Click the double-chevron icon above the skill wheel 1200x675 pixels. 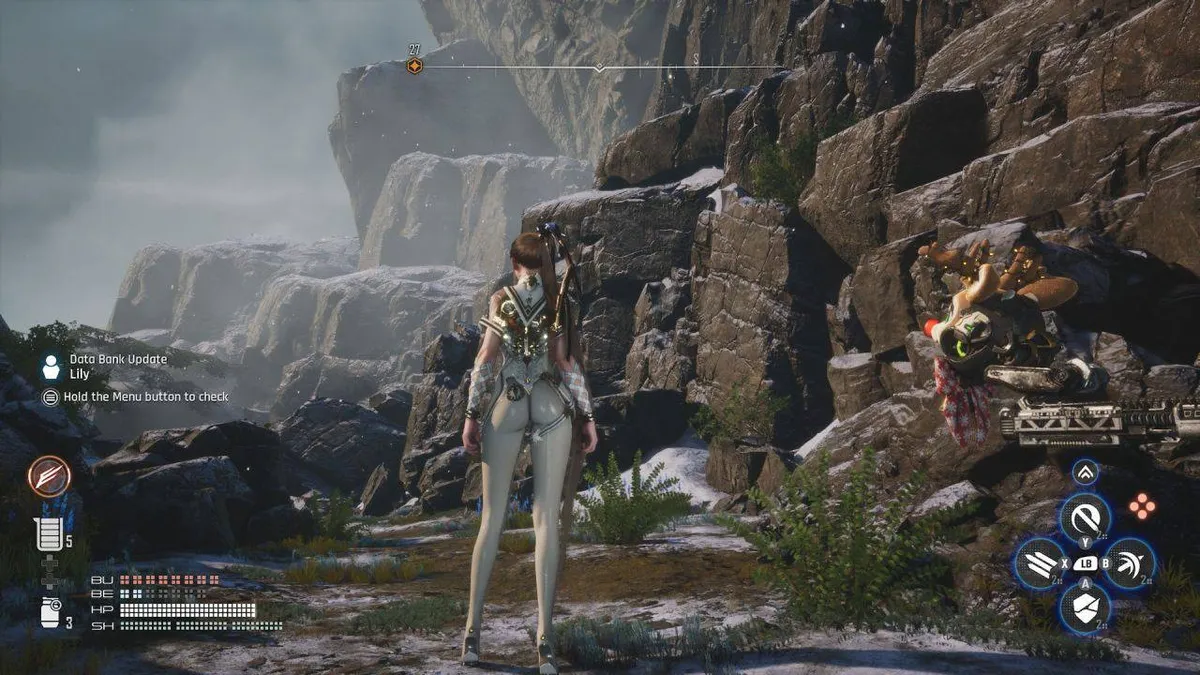coord(1085,472)
